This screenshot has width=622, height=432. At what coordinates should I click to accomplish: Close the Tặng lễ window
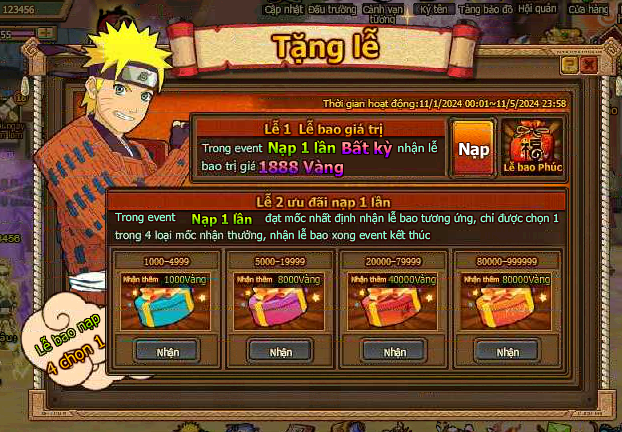590,64
